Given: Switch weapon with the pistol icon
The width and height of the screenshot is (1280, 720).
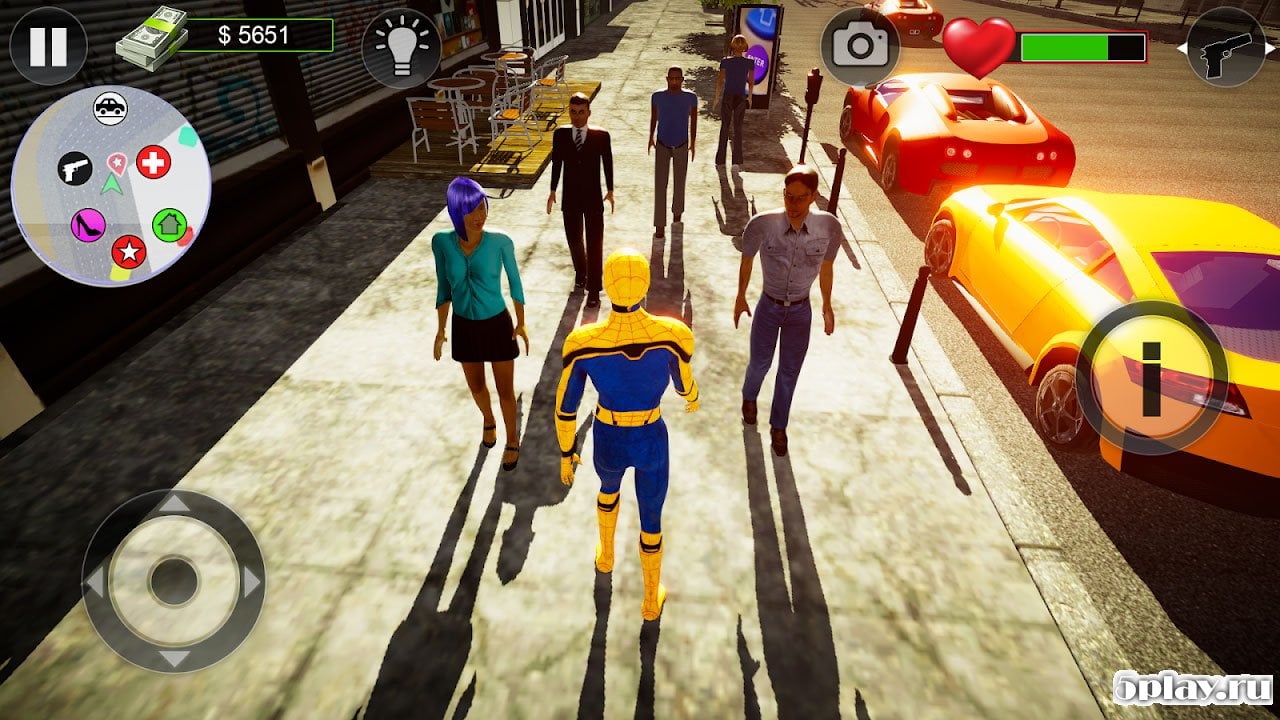Looking at the screenshot, I should (1225, 47).
